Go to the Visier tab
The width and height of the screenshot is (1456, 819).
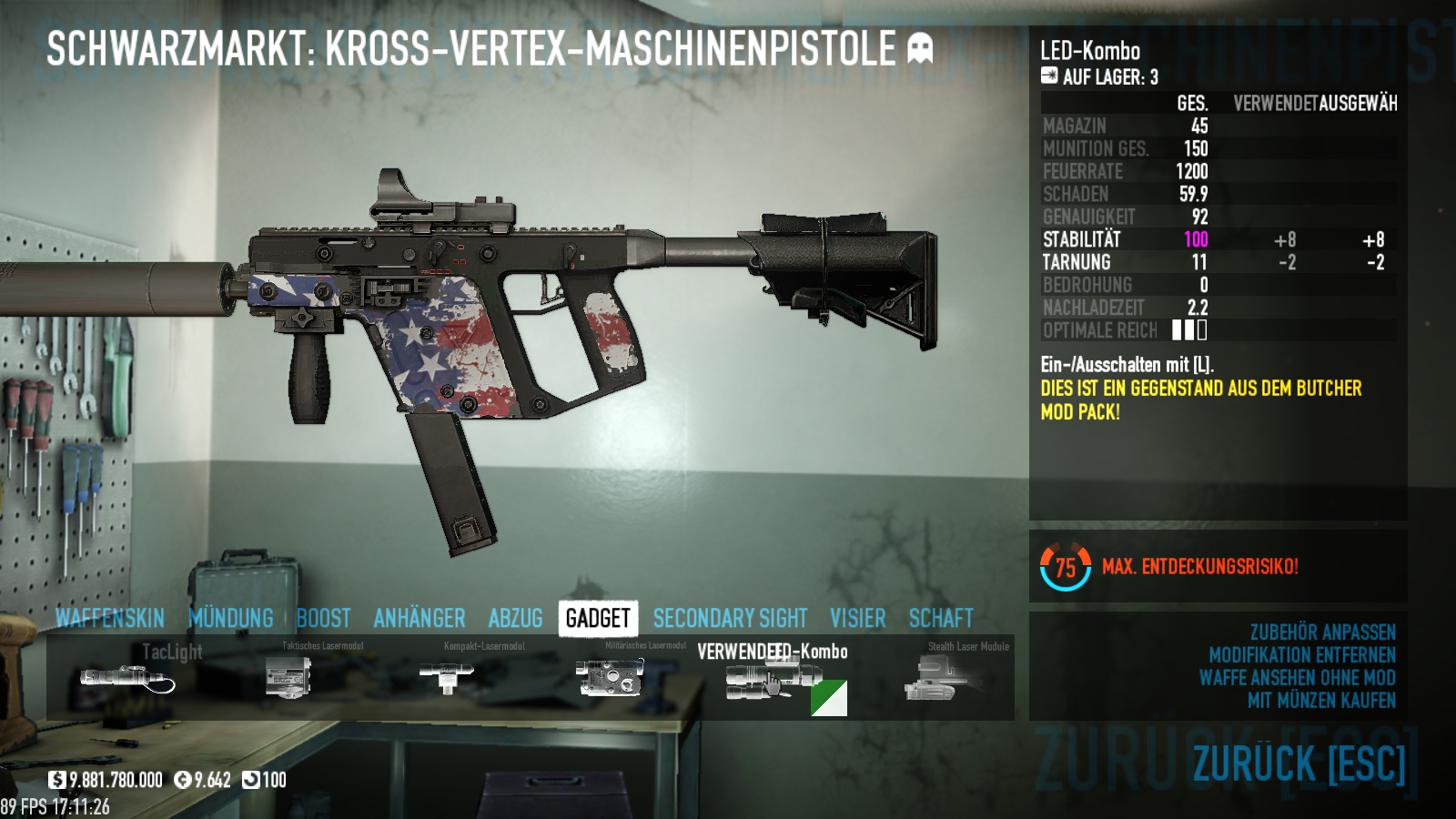click(x=857, y=619)
